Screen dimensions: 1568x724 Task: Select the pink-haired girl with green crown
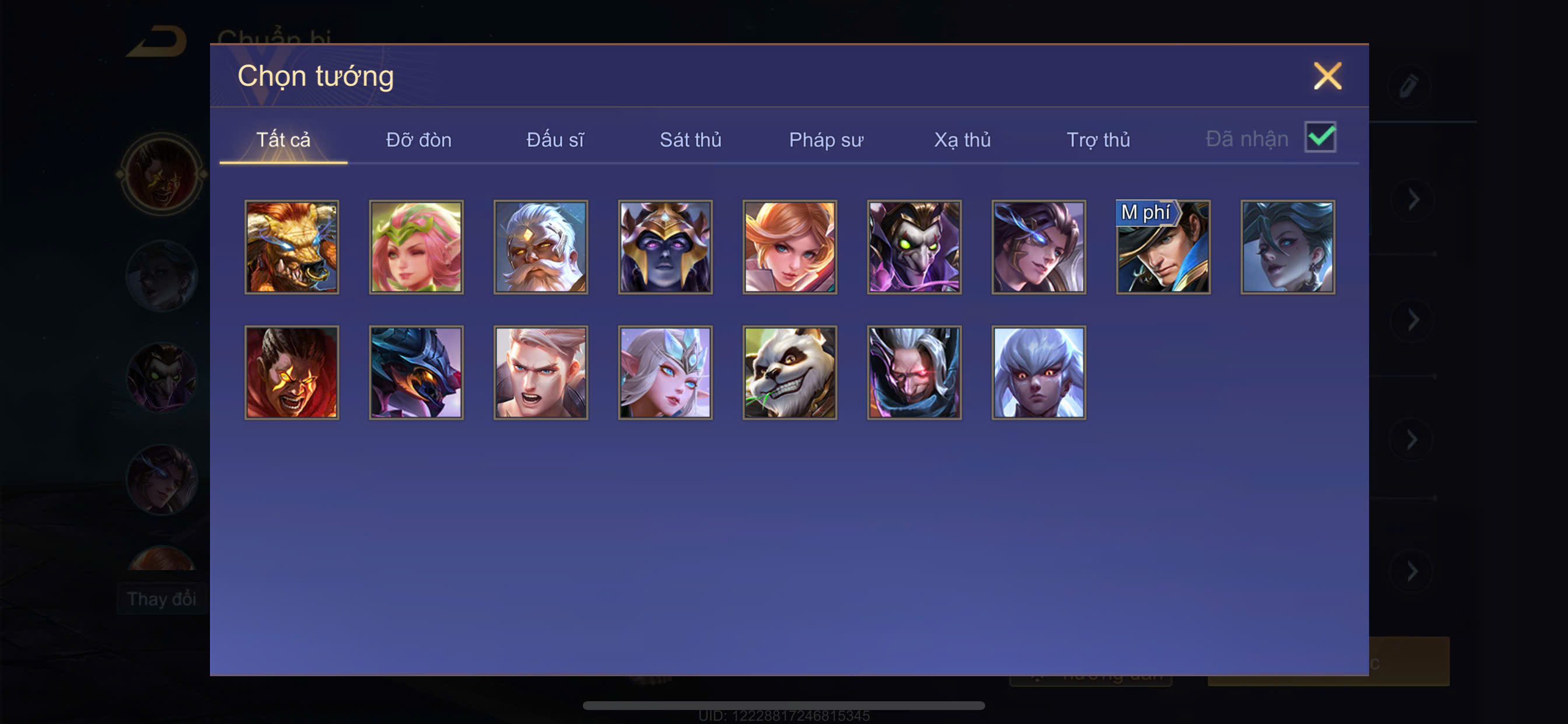(x=416, y=247)
